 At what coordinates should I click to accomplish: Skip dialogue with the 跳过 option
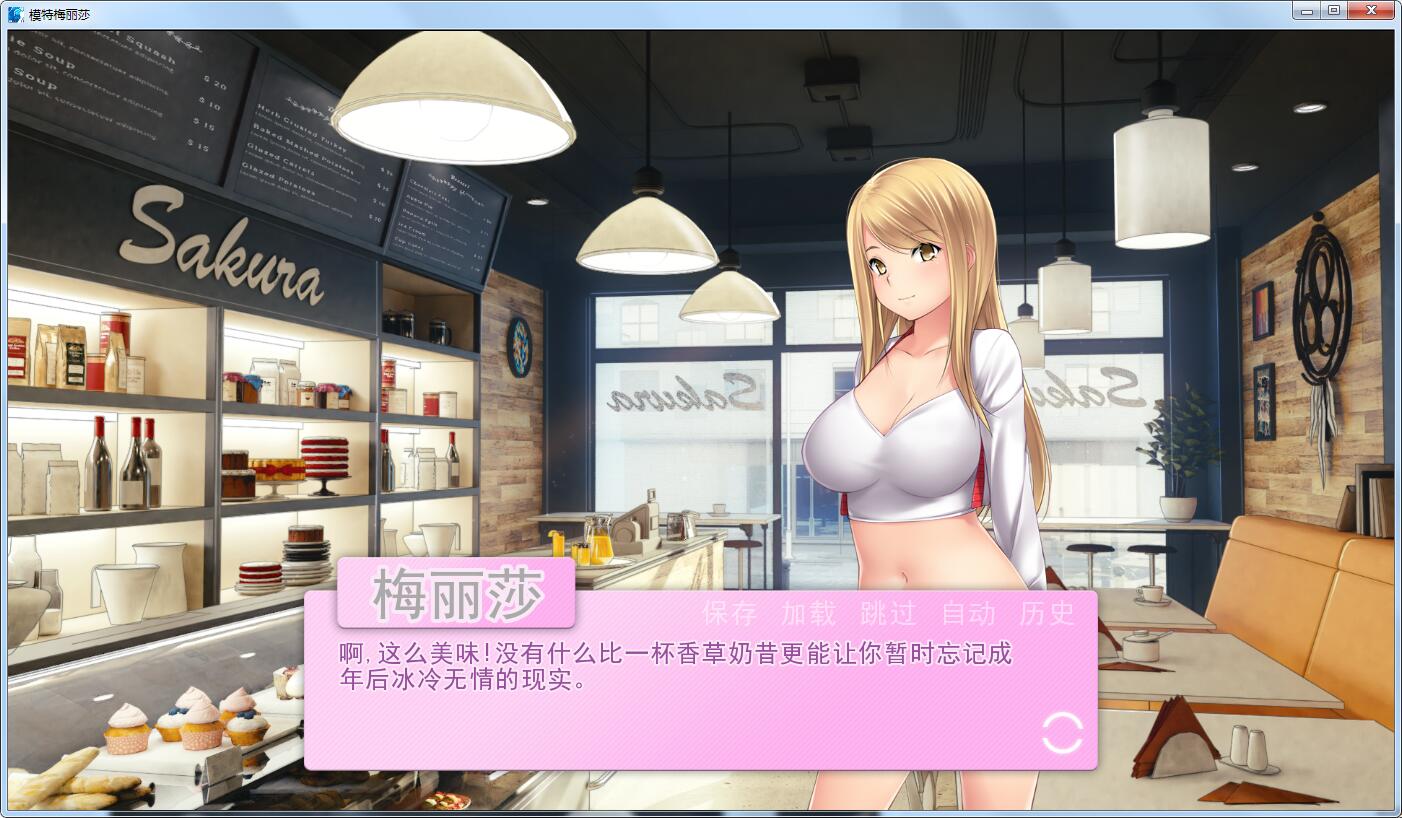point(890,614)
